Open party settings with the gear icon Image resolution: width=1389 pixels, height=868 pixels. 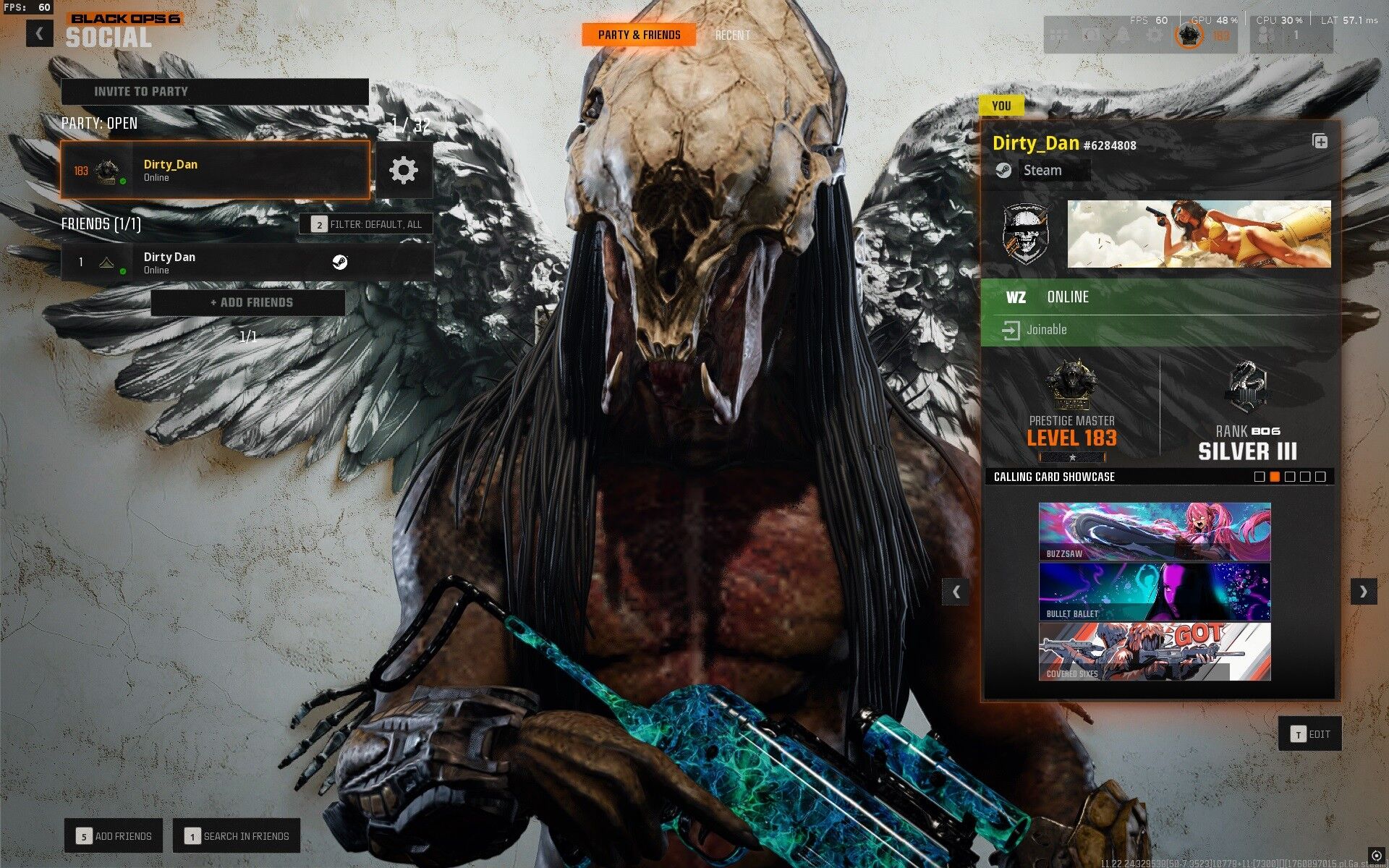point(404,169)
